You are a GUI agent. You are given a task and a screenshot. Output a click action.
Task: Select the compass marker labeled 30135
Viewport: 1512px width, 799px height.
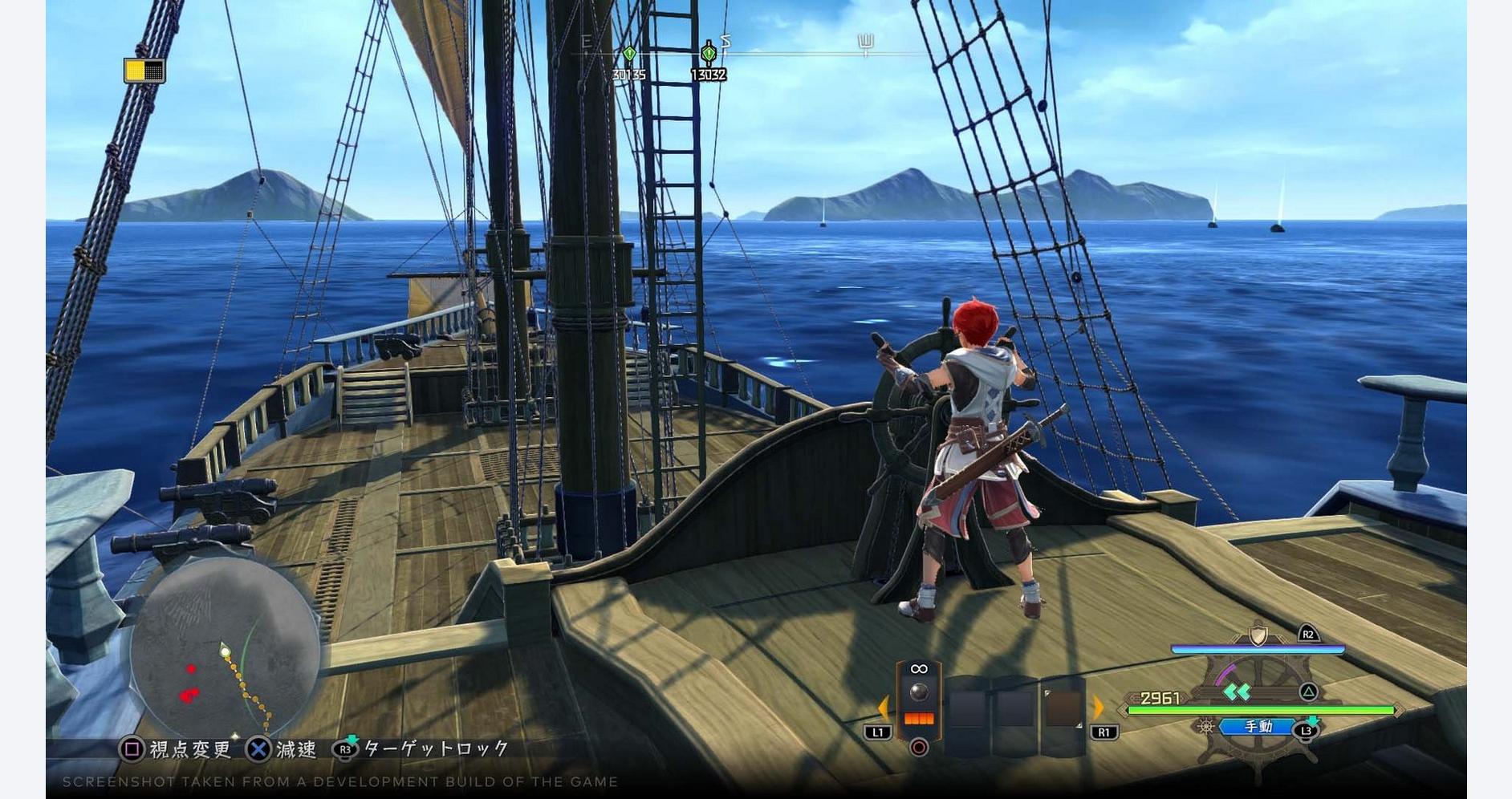629,55
